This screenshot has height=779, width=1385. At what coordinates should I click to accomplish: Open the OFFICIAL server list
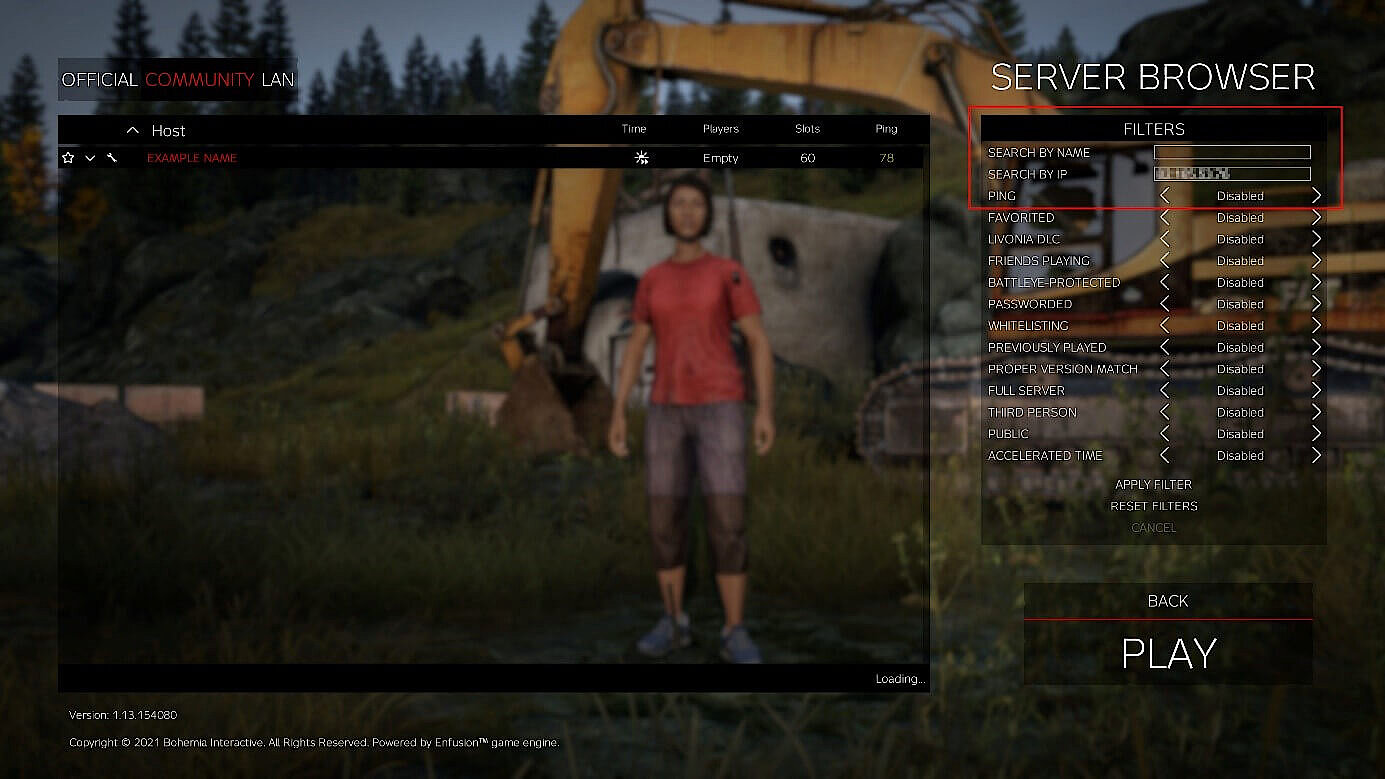point(100,80)
